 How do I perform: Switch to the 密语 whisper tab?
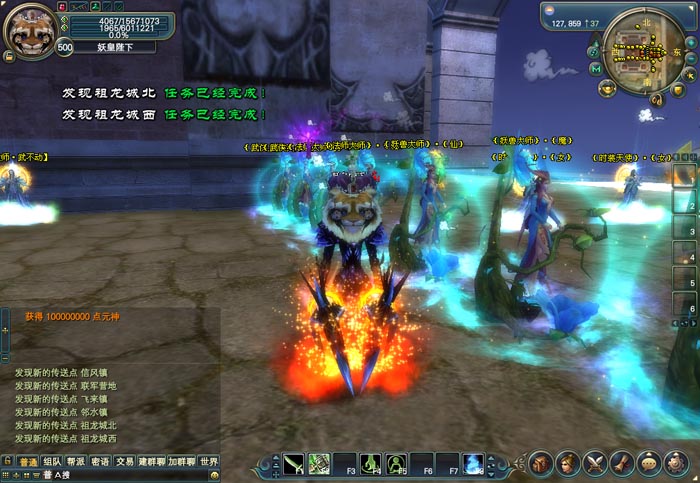coord(100,461)
